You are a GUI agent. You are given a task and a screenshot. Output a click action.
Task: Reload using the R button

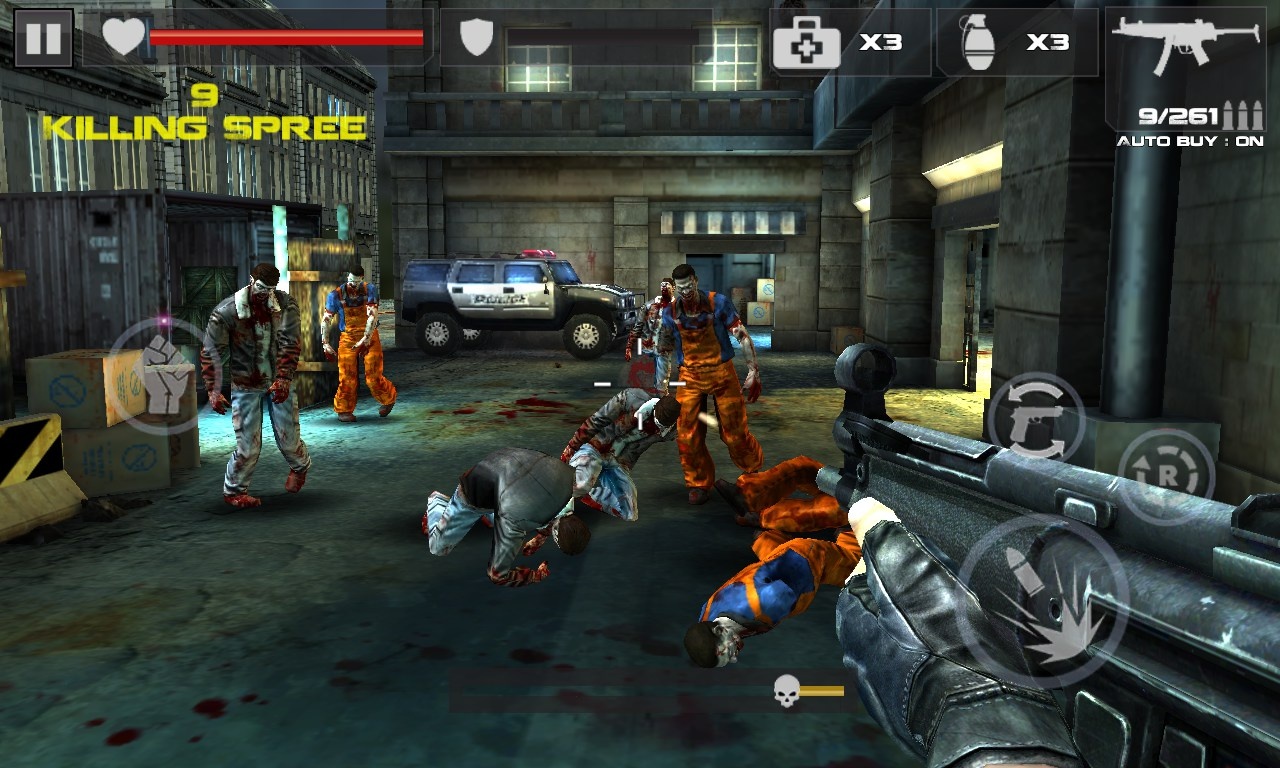[1166, 476]
